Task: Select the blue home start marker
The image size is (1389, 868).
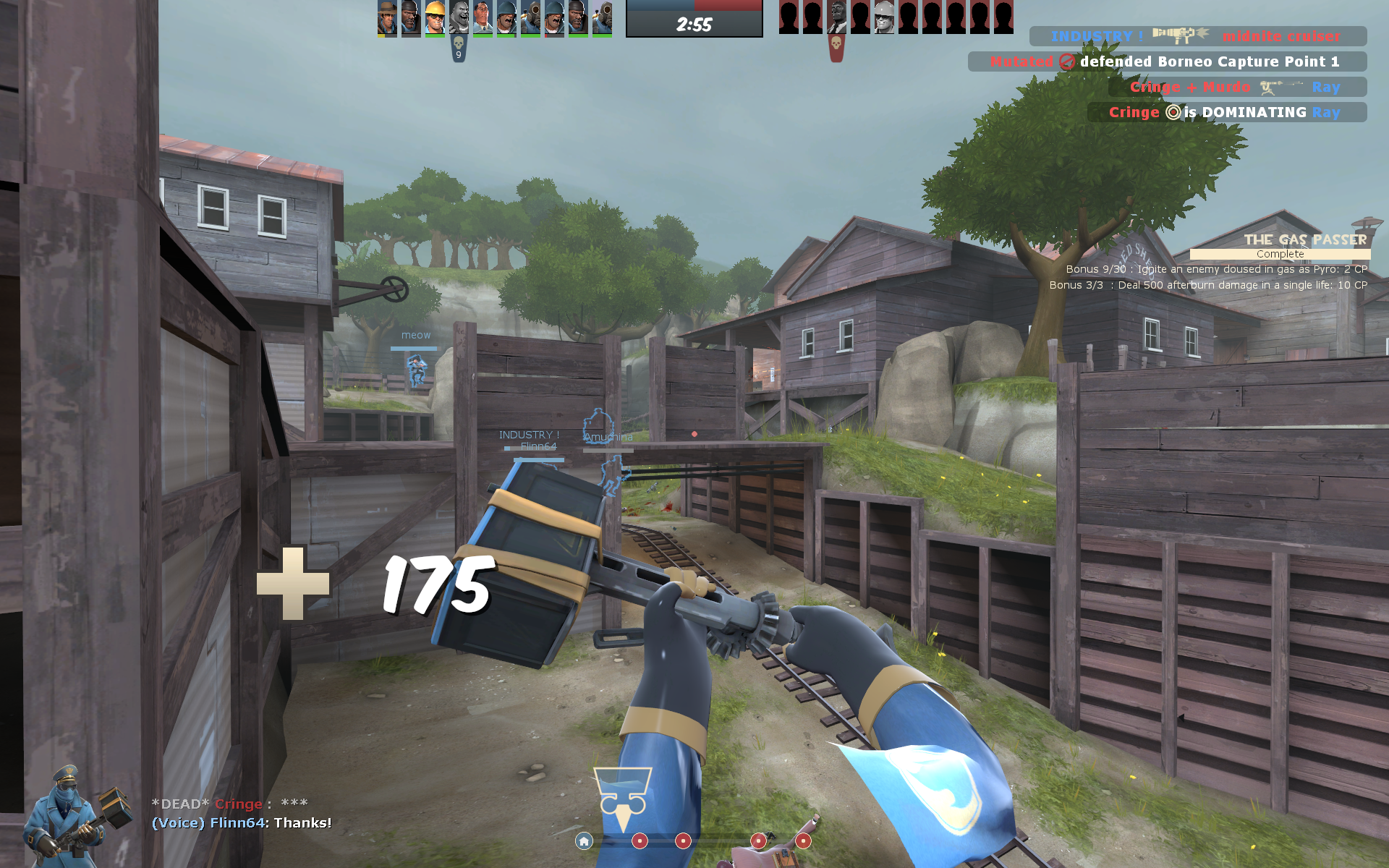Action: [584, 841]
